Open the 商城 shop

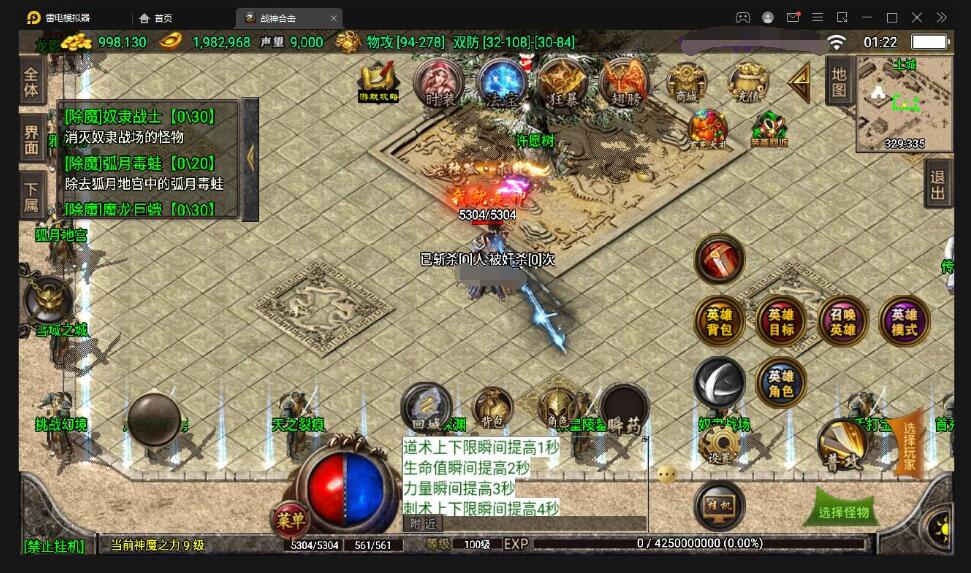click(686, 83)
